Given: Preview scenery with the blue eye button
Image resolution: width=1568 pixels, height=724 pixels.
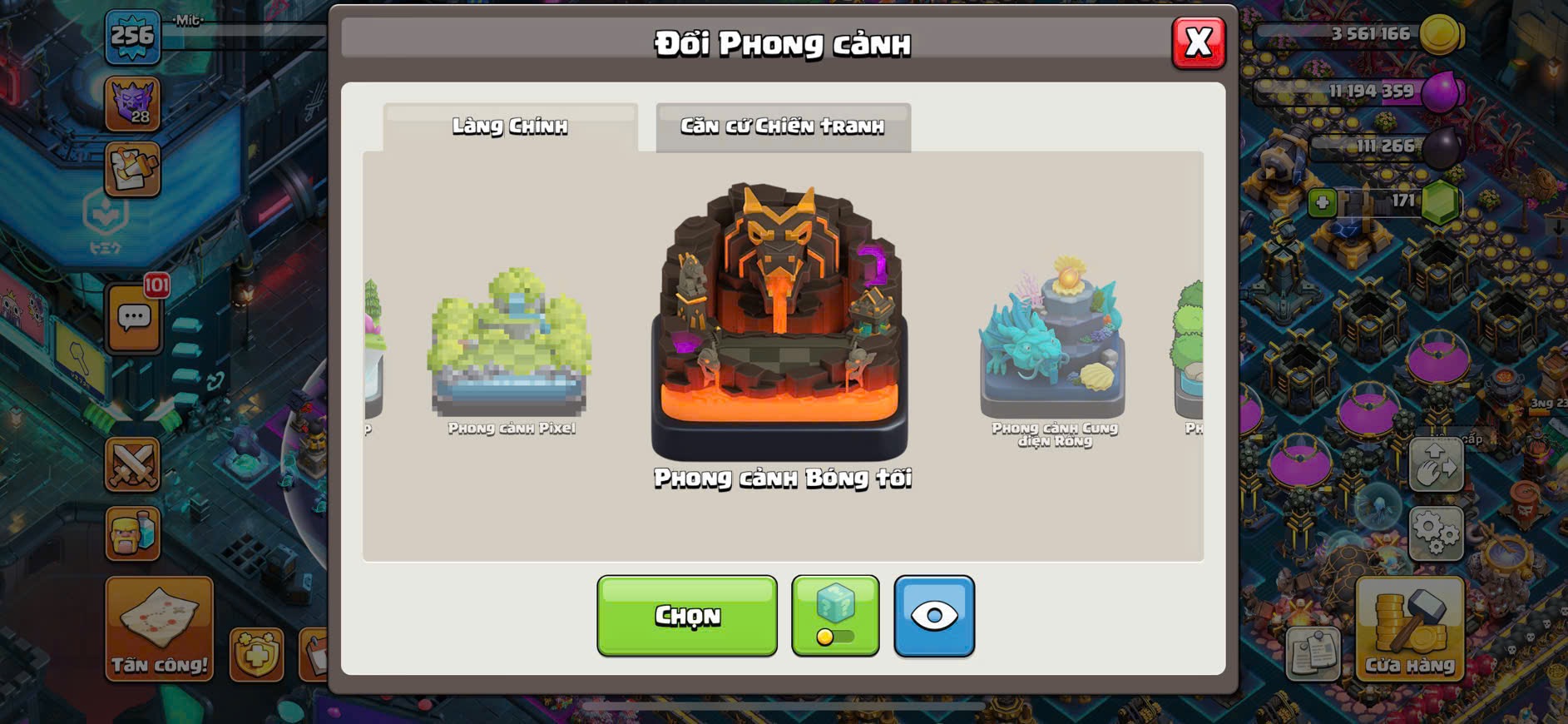Looking at the screenshot, I should [x=934, y=616].
